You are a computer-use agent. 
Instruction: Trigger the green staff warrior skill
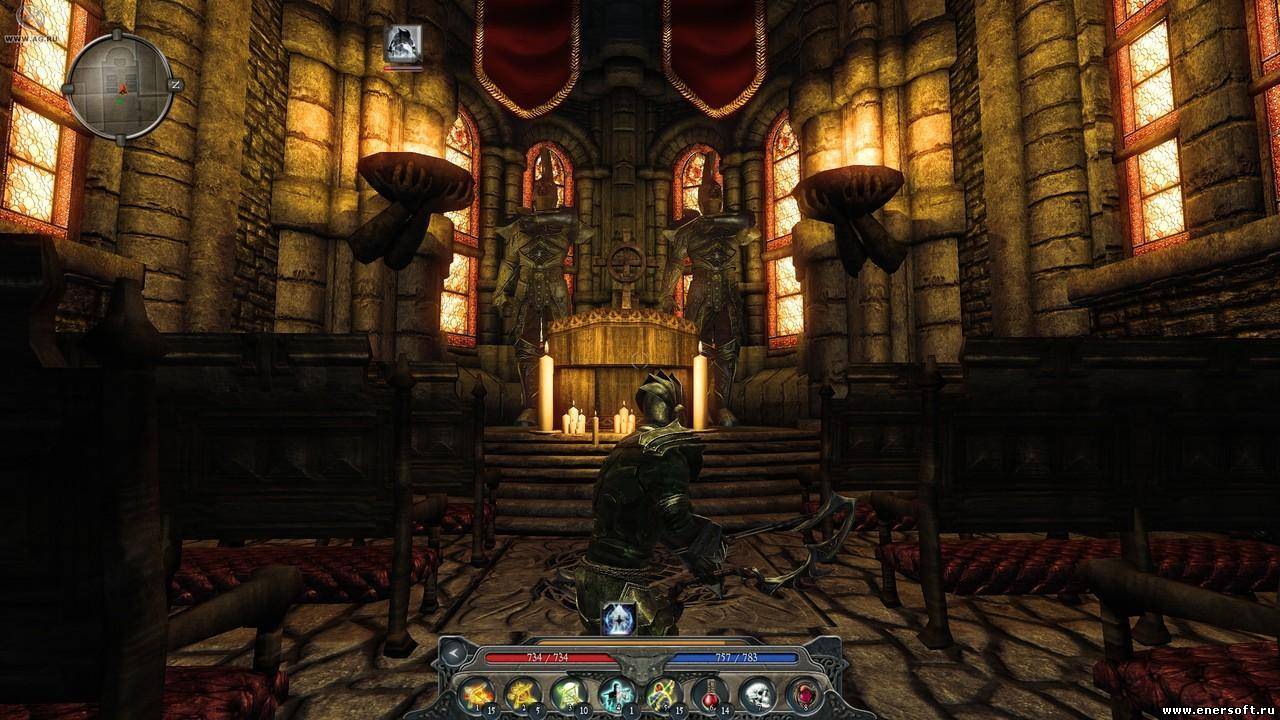(x=663, y=693)
